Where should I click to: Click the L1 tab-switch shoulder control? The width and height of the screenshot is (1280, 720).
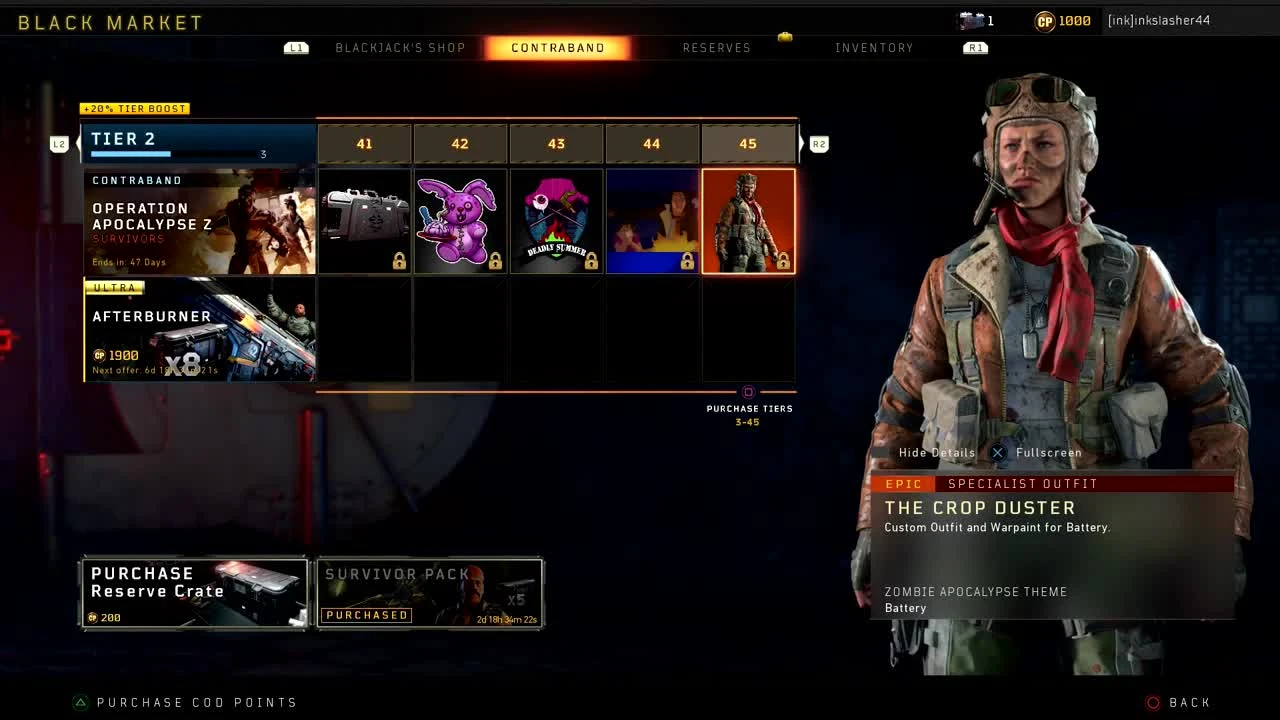296,47
